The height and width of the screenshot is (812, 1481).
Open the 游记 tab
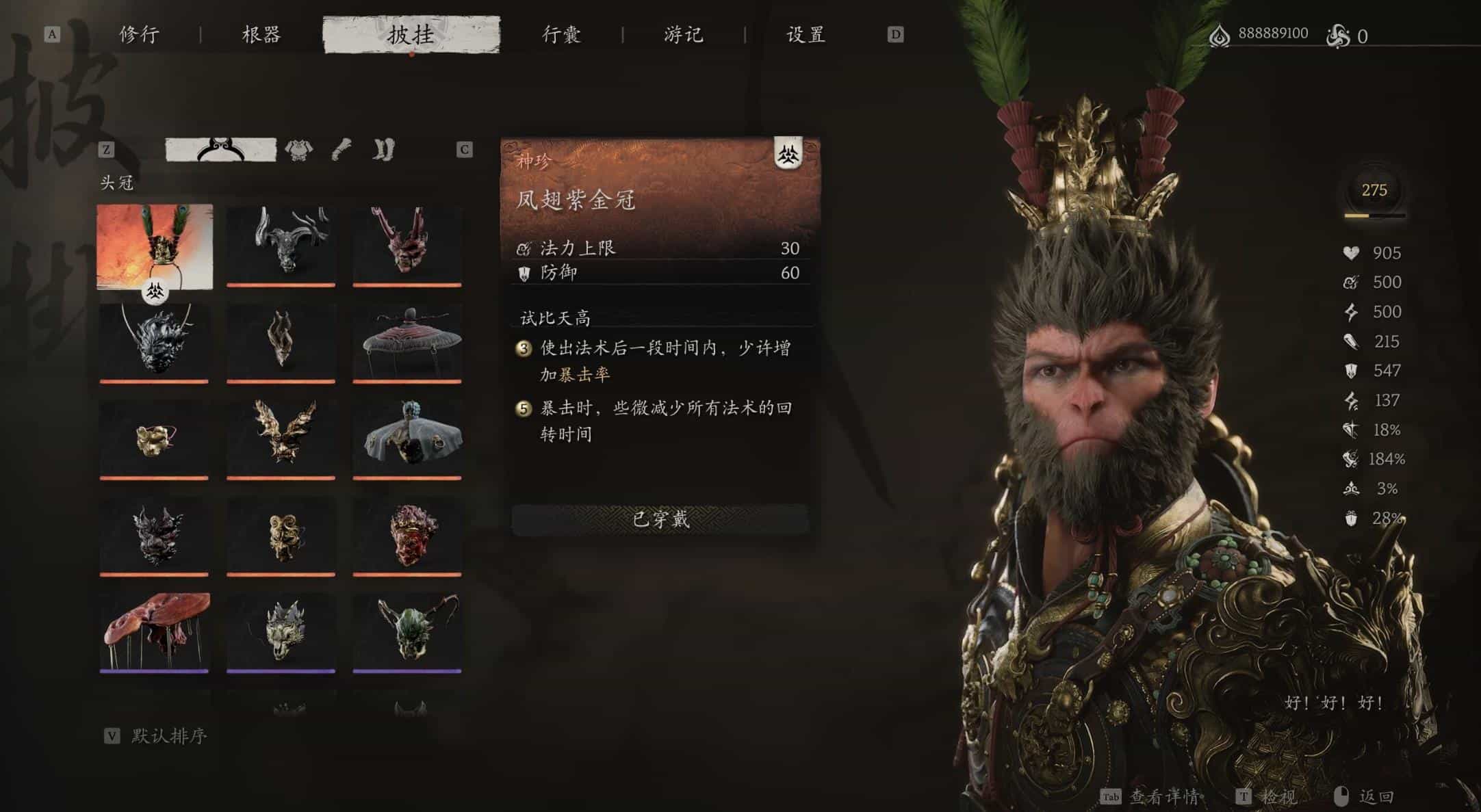point(682,34)
